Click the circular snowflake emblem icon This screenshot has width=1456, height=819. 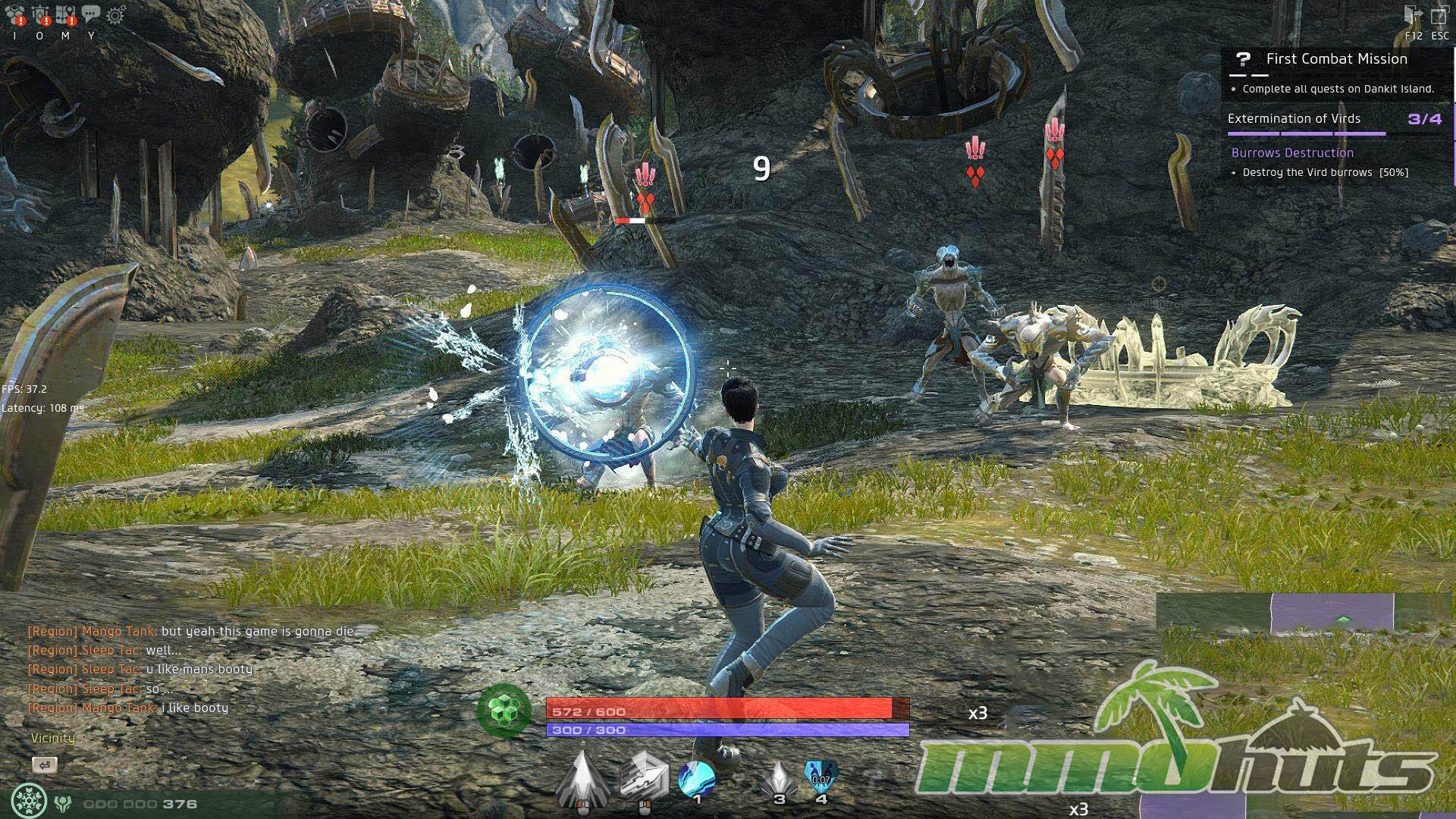pyautogui.click(x=30, y=801)
